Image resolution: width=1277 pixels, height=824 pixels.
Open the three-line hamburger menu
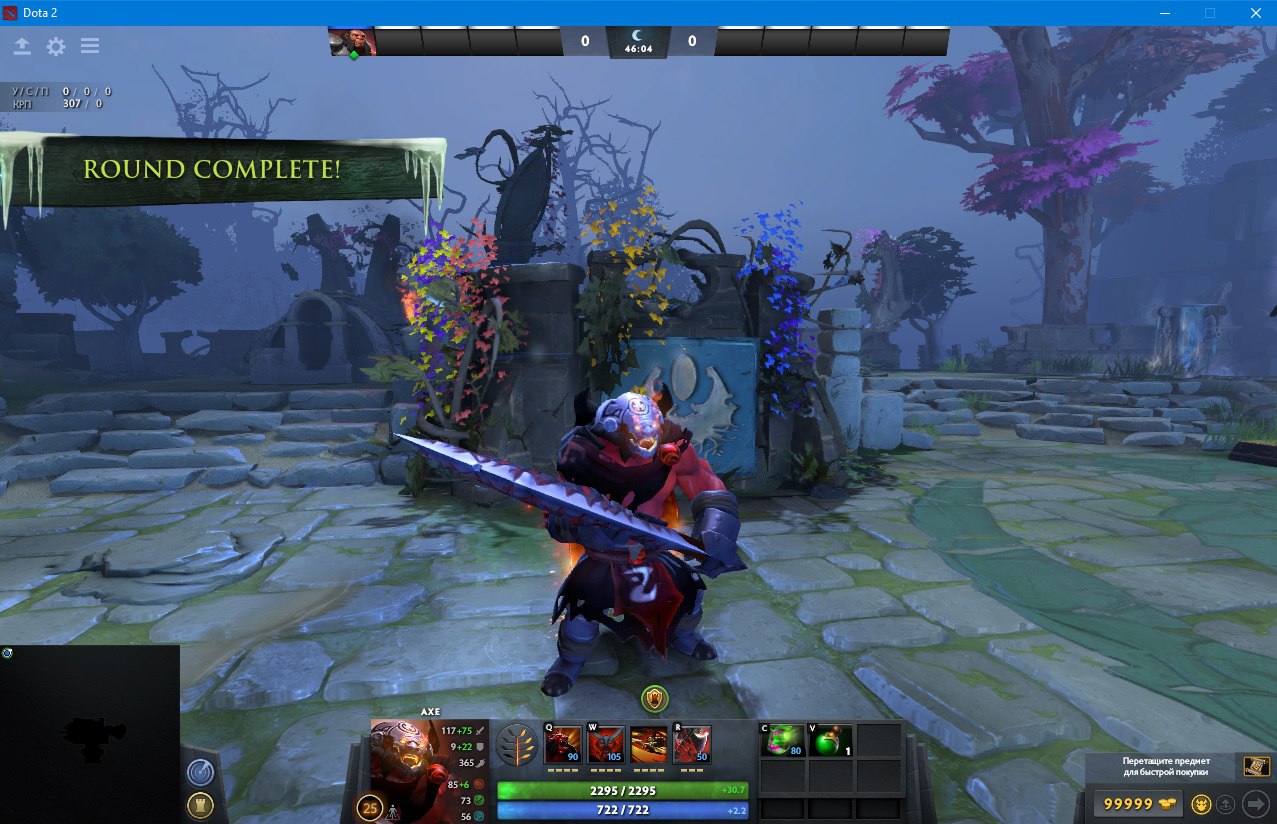[x=90, y=46]
